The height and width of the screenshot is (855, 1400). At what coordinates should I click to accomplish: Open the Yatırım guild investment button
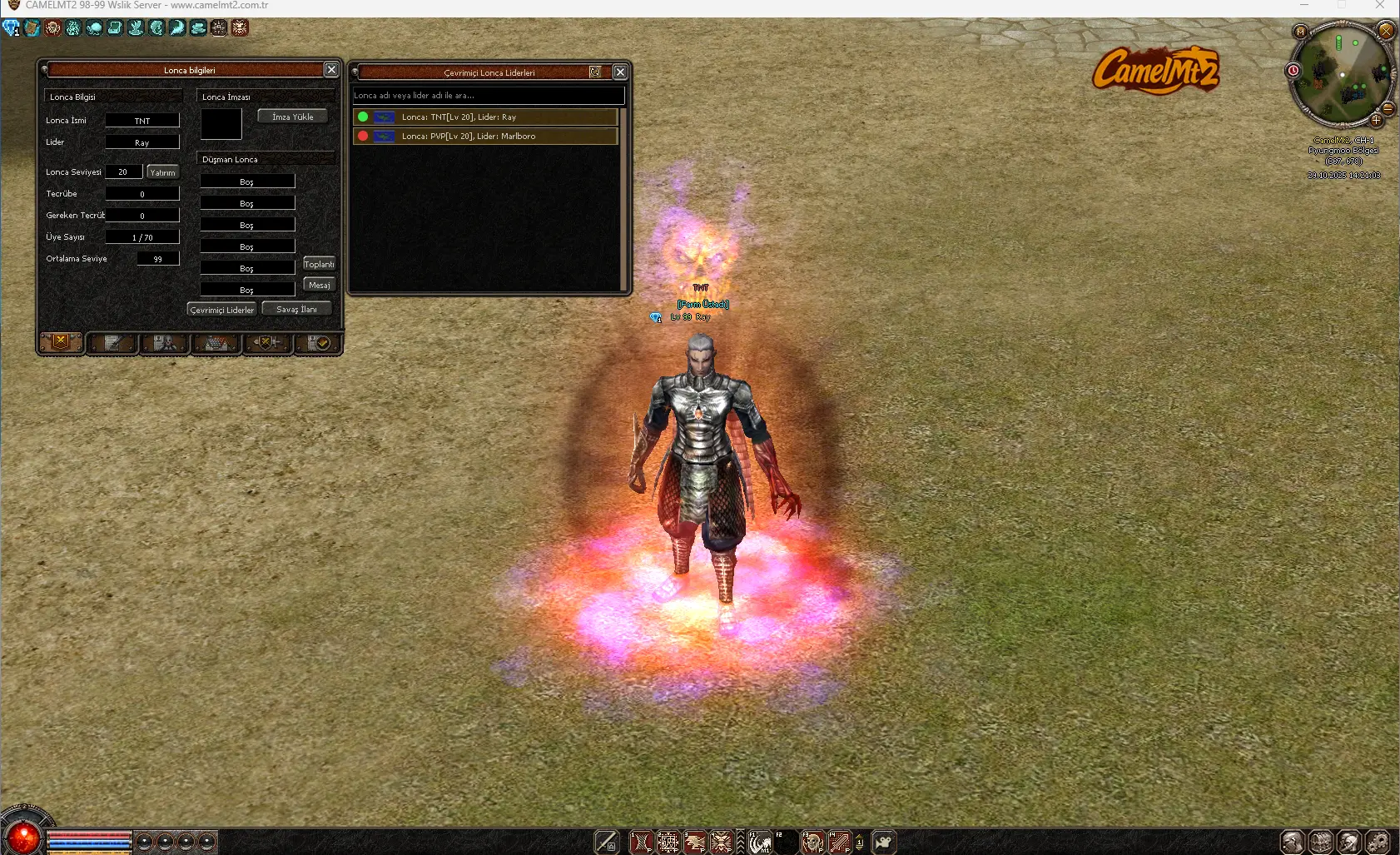162,172
